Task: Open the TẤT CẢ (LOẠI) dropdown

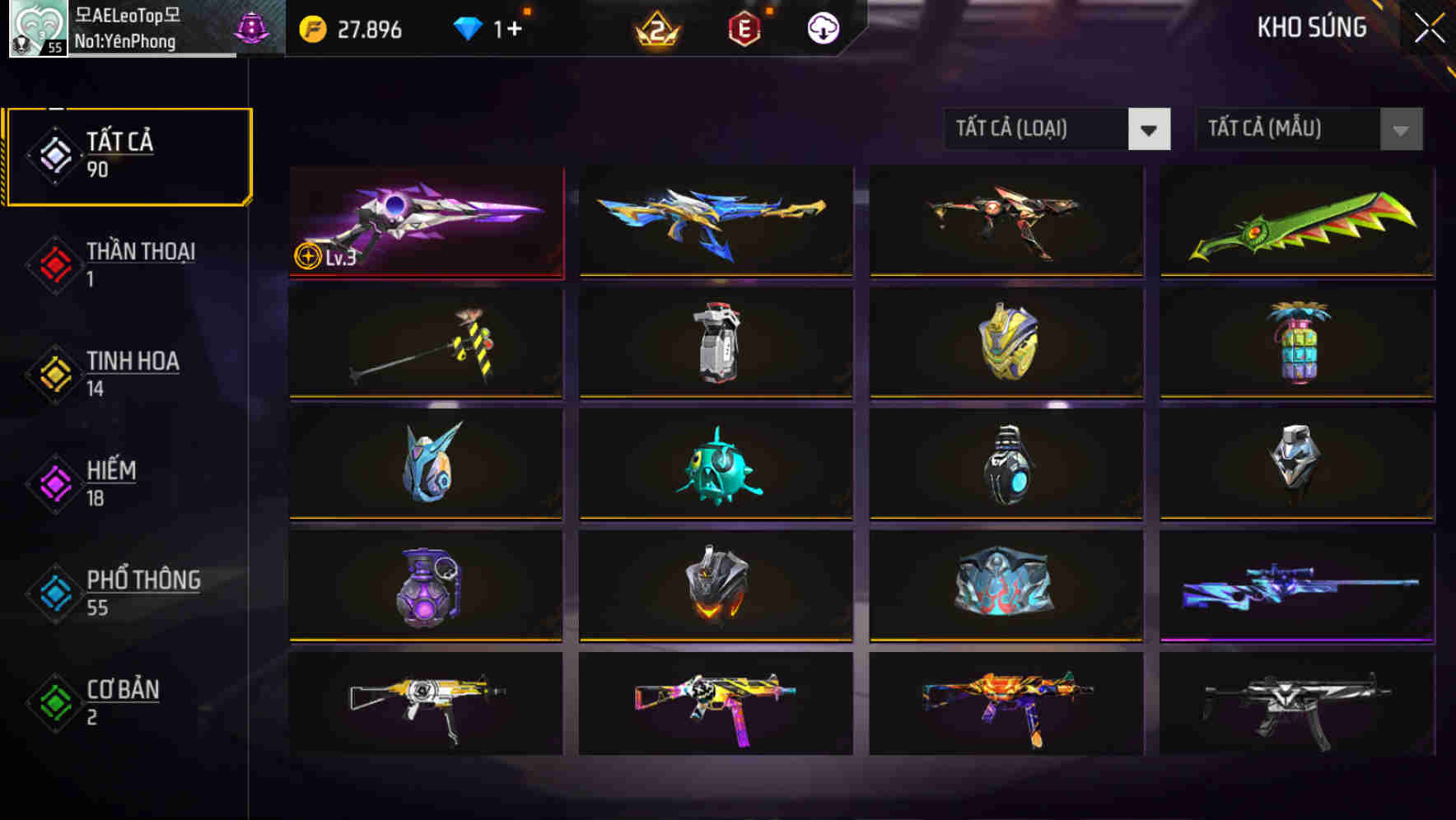Action: click(1038, 129)
